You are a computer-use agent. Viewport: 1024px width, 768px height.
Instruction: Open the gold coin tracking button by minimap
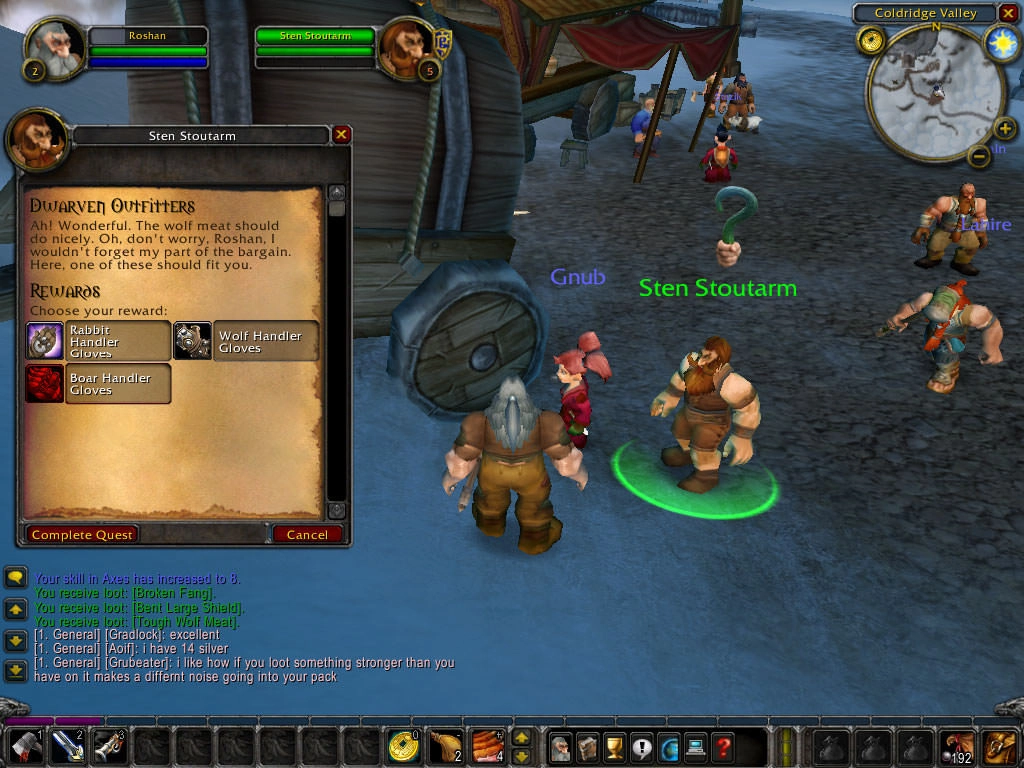(871, 41)
